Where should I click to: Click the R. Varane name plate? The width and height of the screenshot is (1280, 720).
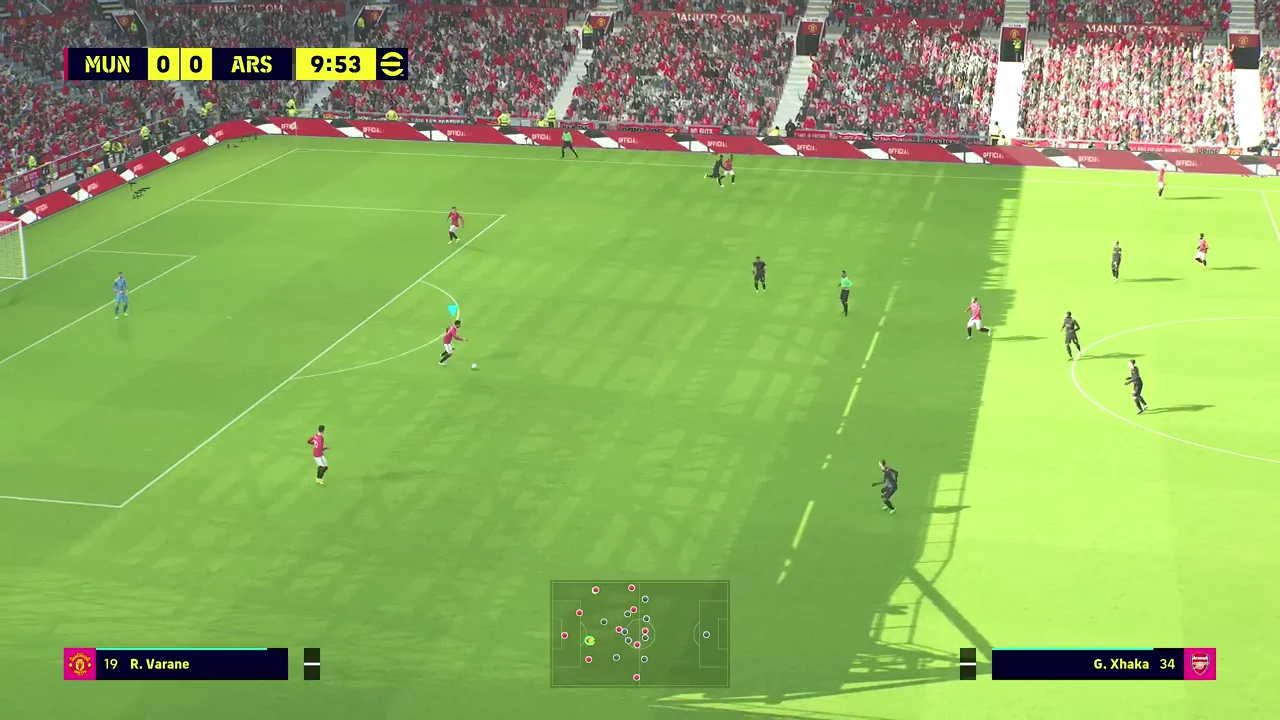[160, 664]
